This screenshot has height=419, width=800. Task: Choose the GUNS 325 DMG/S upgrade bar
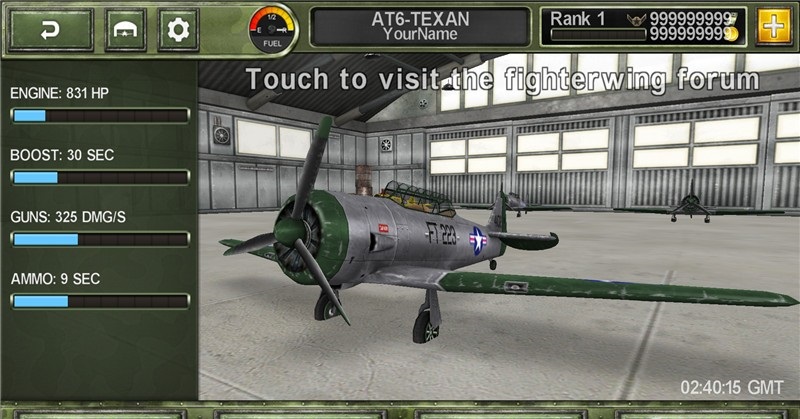(x=99, y=239)
